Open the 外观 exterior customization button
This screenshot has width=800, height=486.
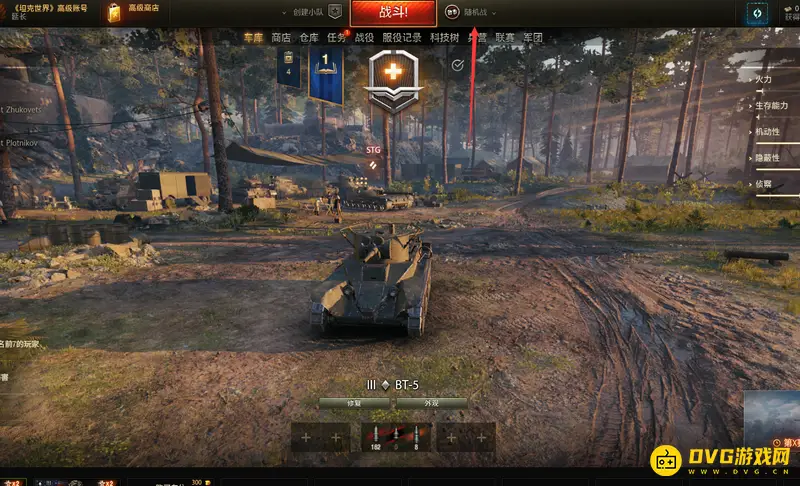point(431,403)
